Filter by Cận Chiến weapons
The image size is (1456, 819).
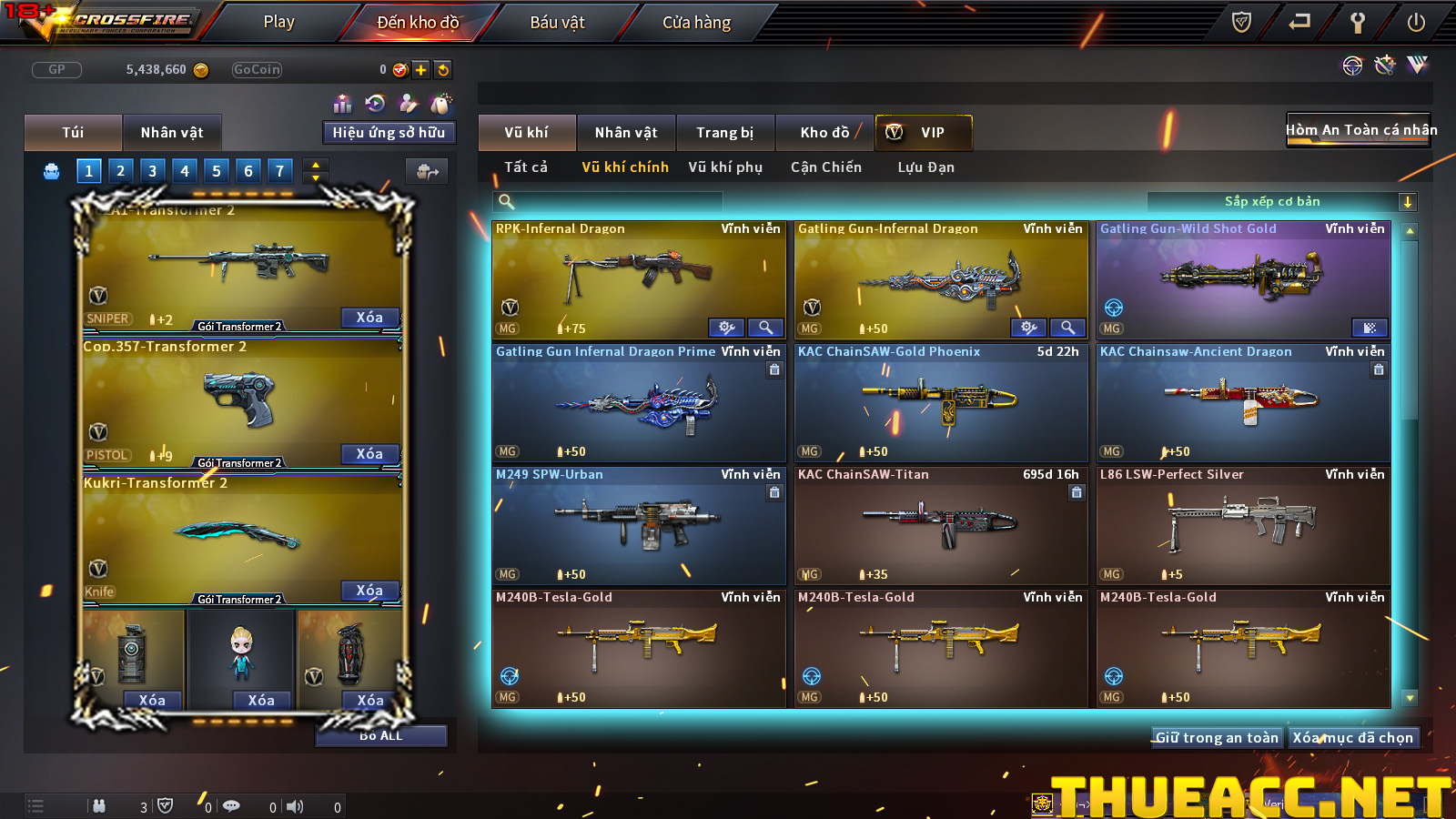pyautogui.click(x=825, y=167)
